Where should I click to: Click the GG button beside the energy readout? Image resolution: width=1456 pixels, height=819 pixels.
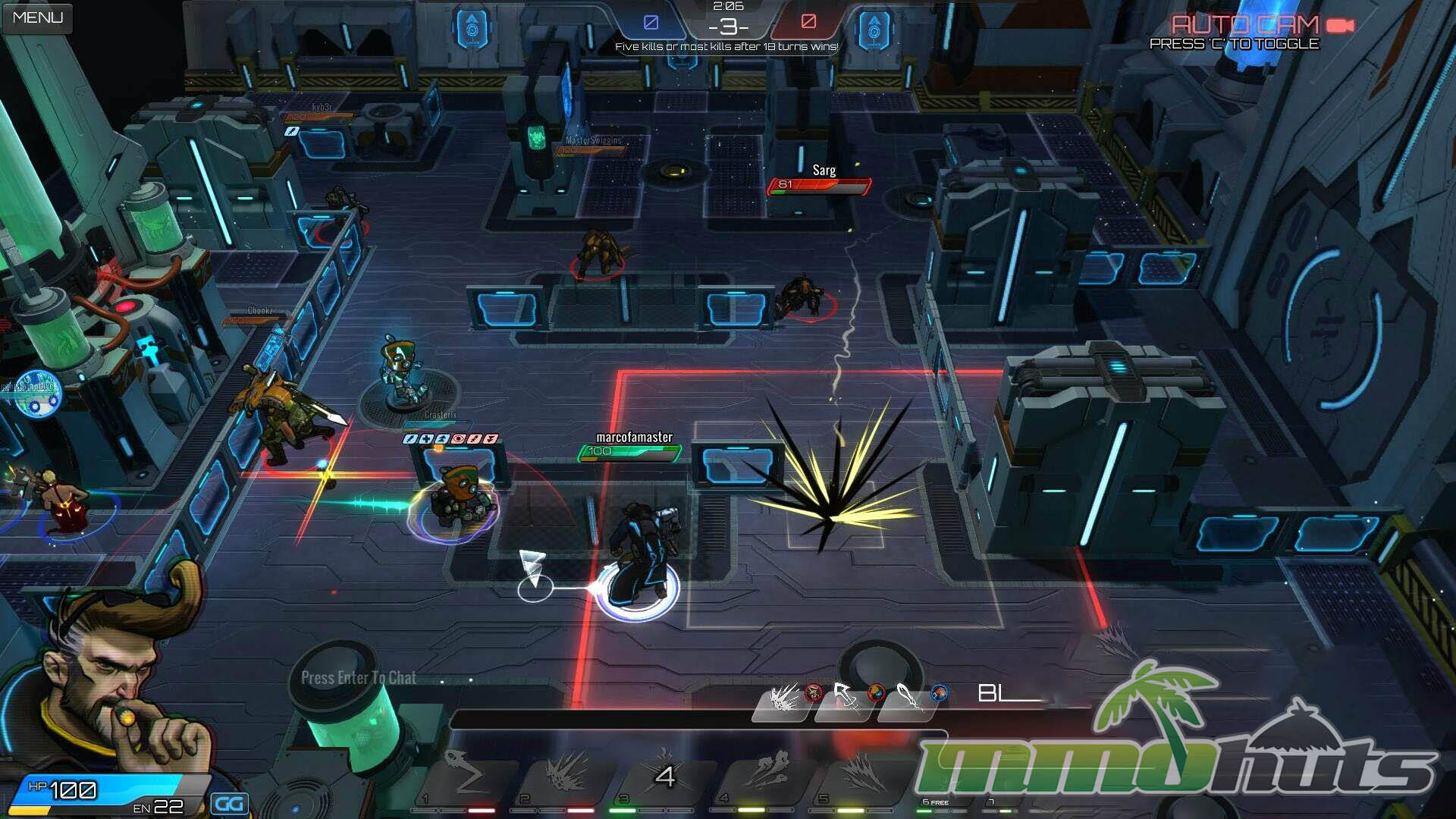click(229, 804)
